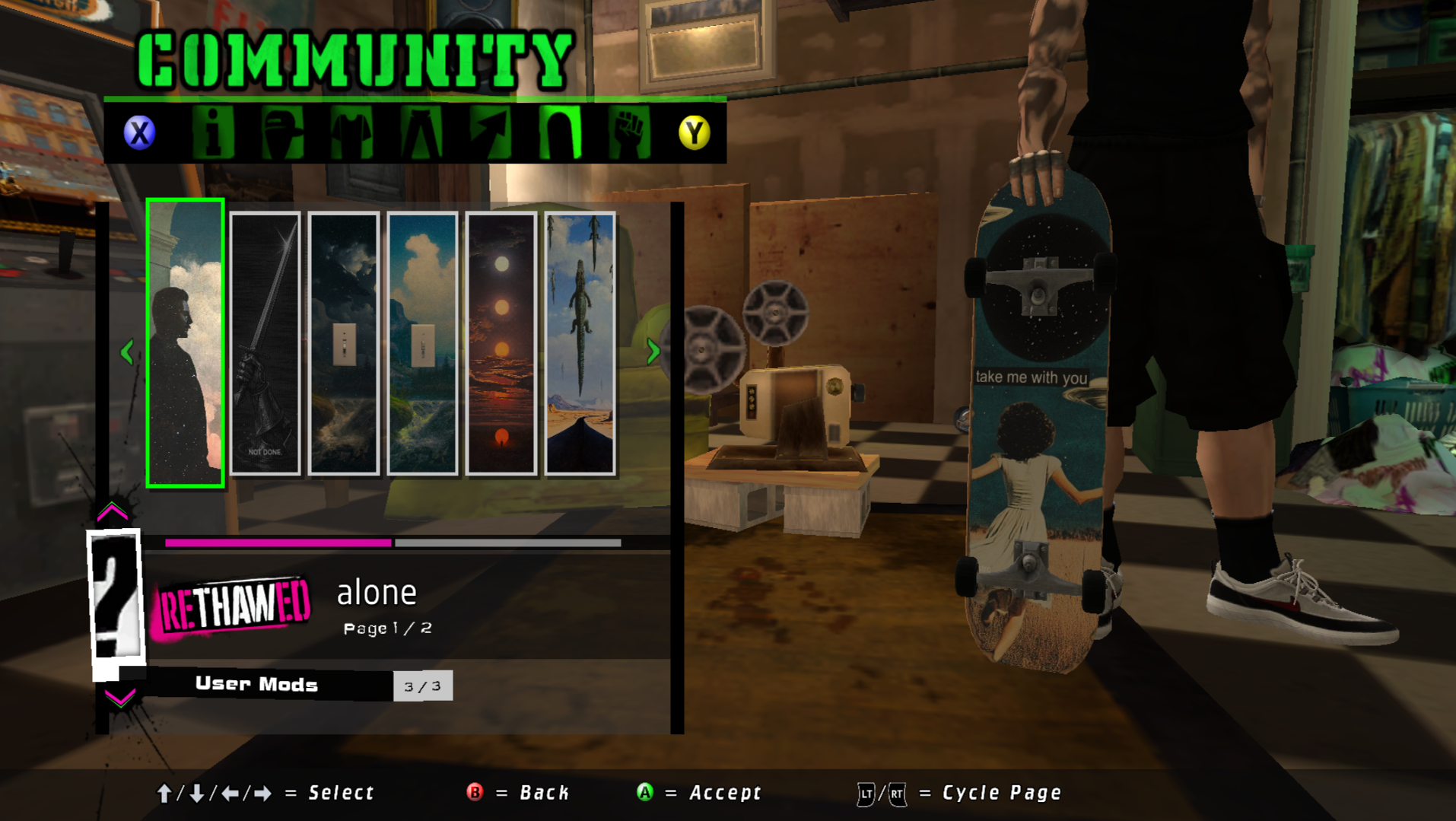The width and height of the screenshot is (1456, 821).
Task: Select the arrow icon tab
Action: pyautogui.click(x=491, y=133)
